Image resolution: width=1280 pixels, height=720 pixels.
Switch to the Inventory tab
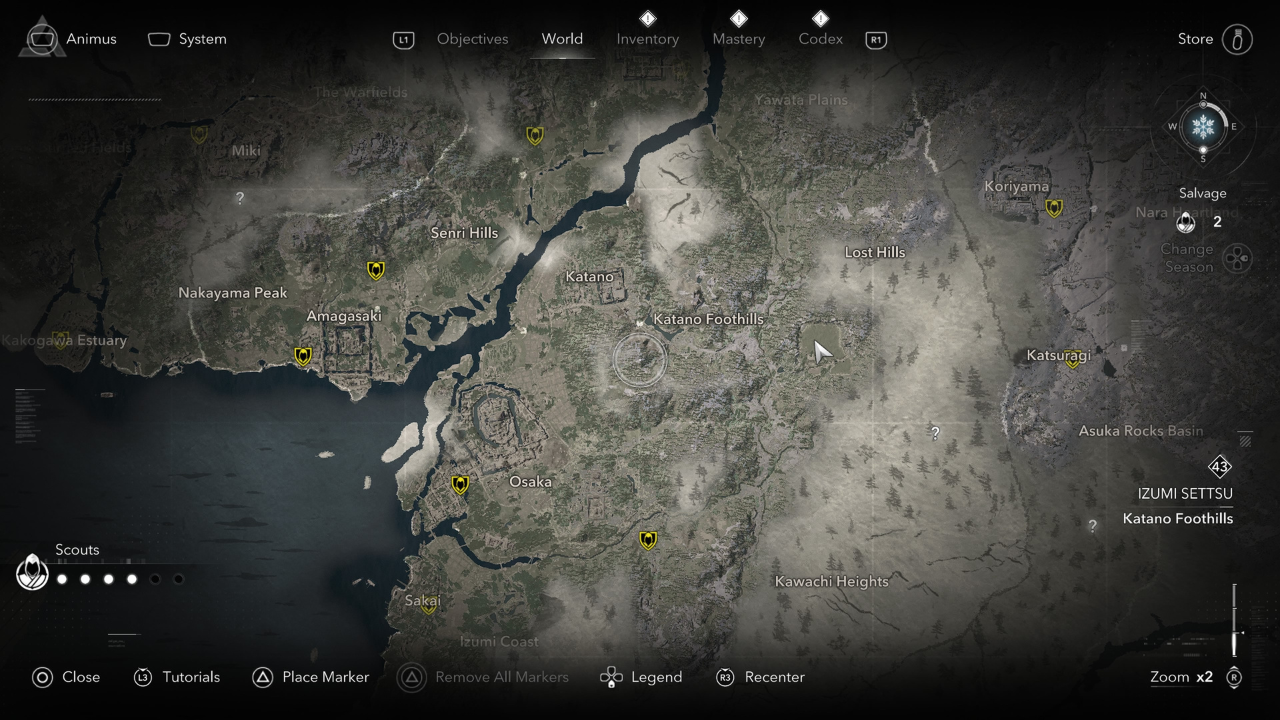pyautogui.click(x=647, y=39)
